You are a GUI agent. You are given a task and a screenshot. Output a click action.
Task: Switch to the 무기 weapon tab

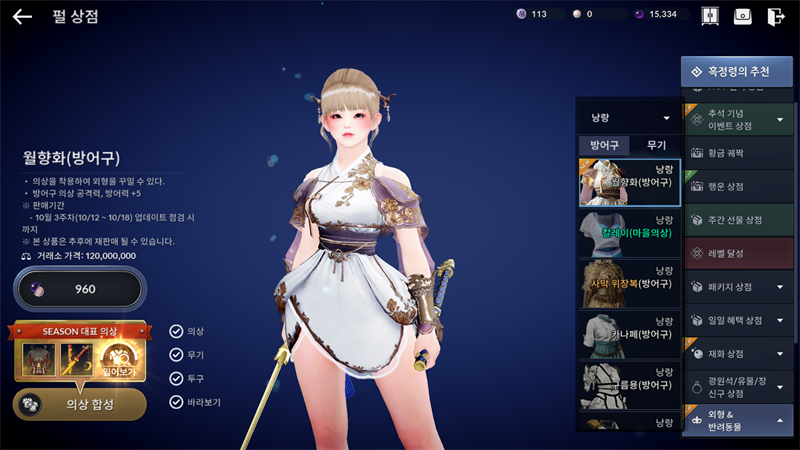tap(656, 145)
